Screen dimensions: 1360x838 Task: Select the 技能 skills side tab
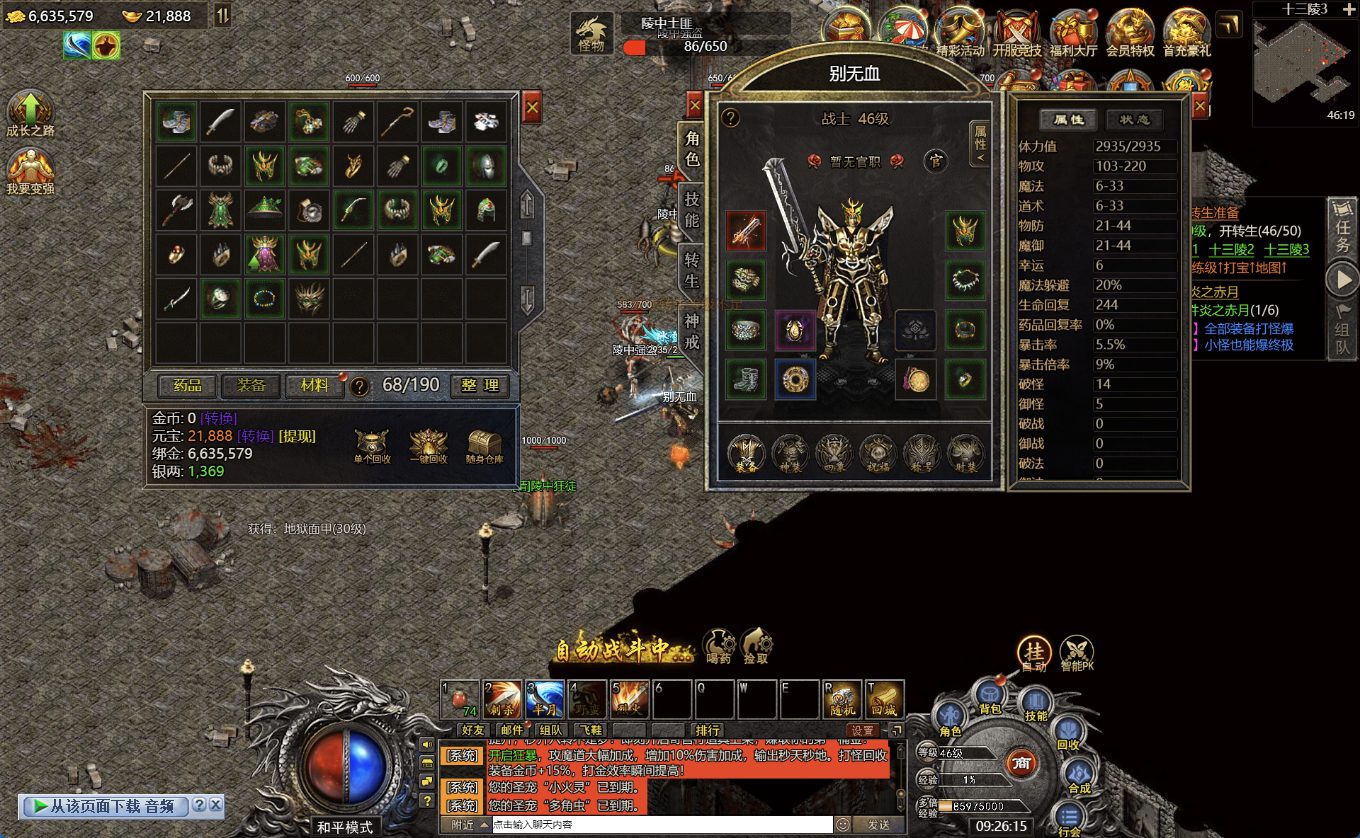coord(692,209)
